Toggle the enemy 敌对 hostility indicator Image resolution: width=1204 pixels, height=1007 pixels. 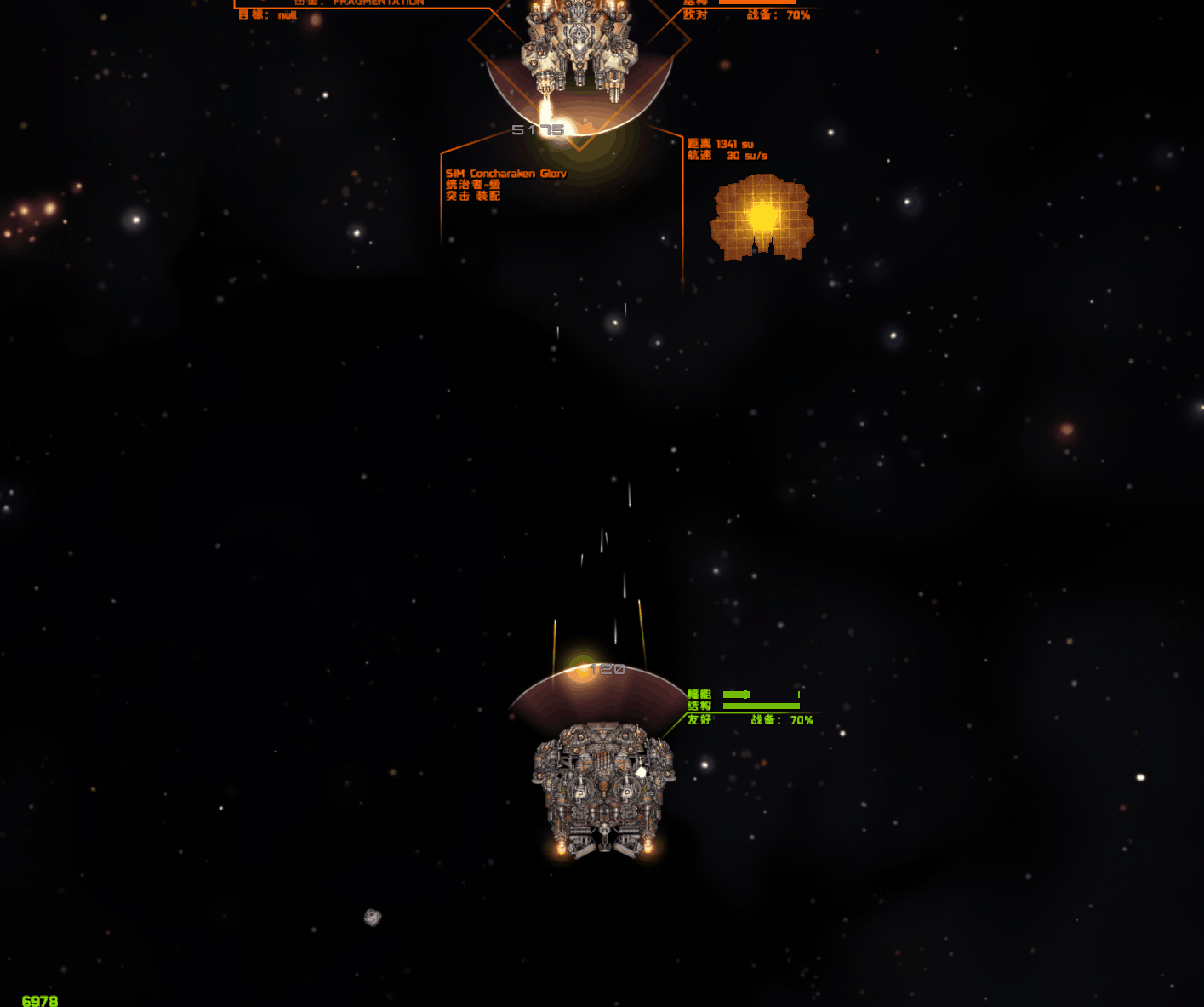(697, 14)
